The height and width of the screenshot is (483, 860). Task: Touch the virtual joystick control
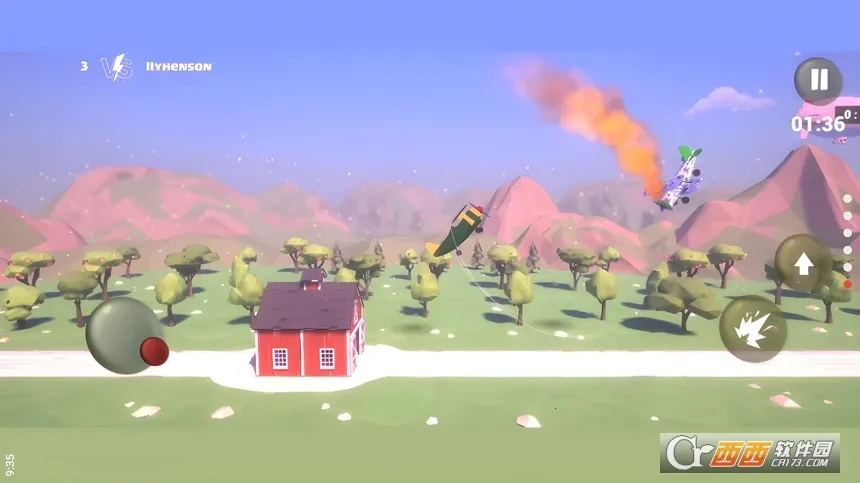(127, 336)
